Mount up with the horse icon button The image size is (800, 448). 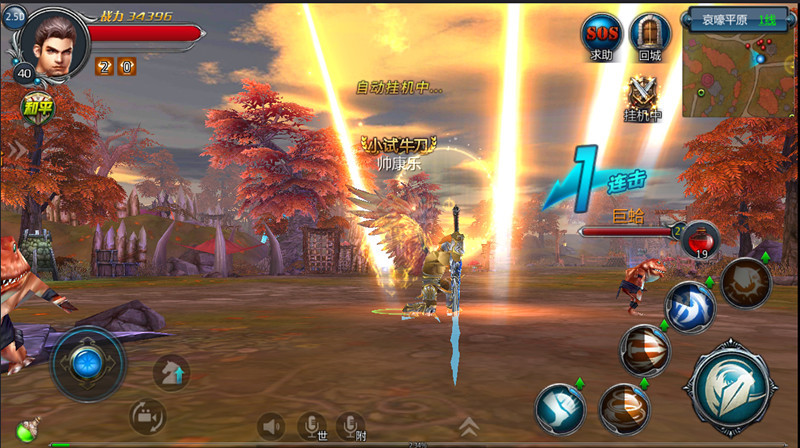[171, 372]
